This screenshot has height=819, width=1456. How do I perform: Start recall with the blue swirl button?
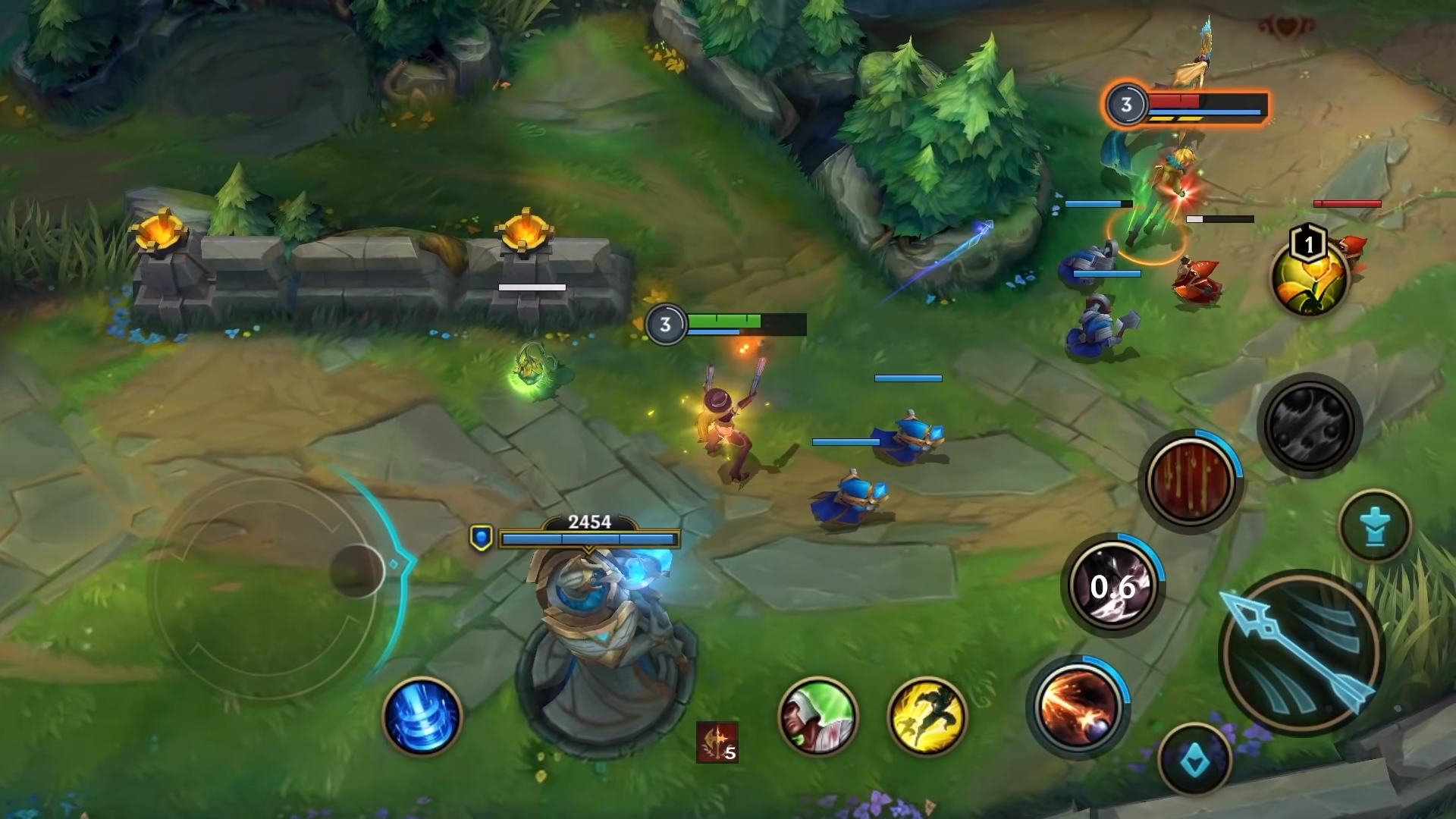pyautogui.click(x=422, y=717)
